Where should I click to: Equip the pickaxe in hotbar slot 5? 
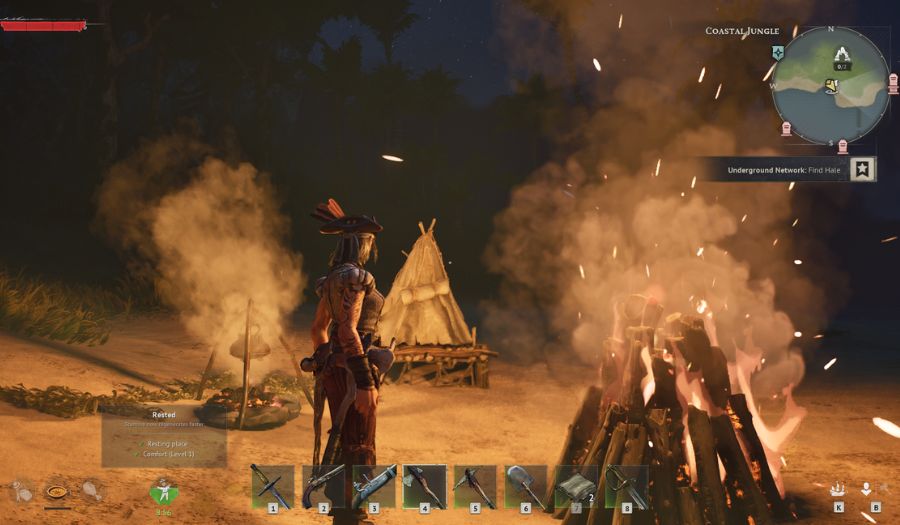tap(474, 486)
